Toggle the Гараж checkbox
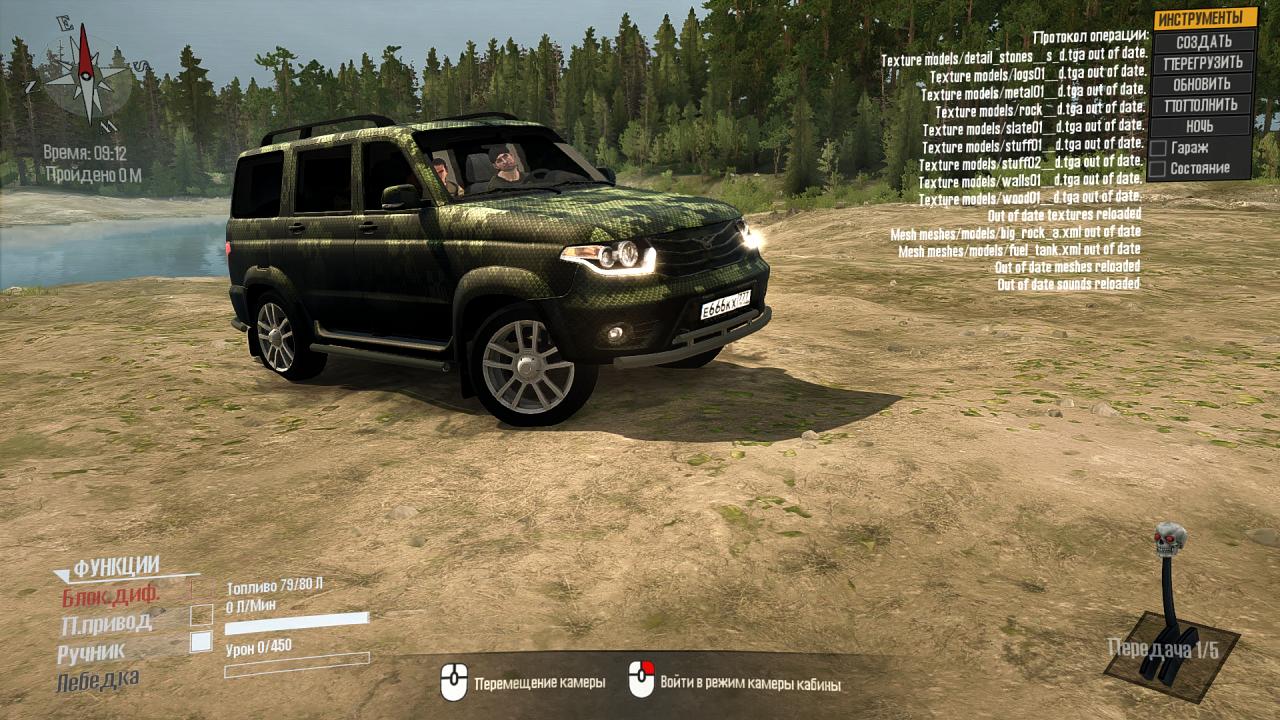Viewport: 1280px width, 720px height. tap(1158, 148)
